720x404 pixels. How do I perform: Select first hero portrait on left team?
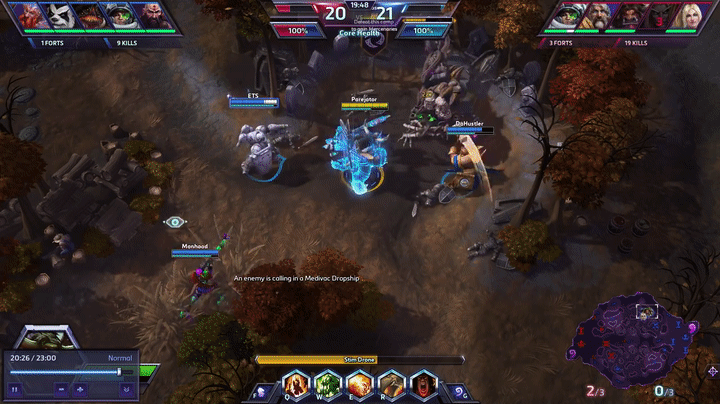pos(21,16)
